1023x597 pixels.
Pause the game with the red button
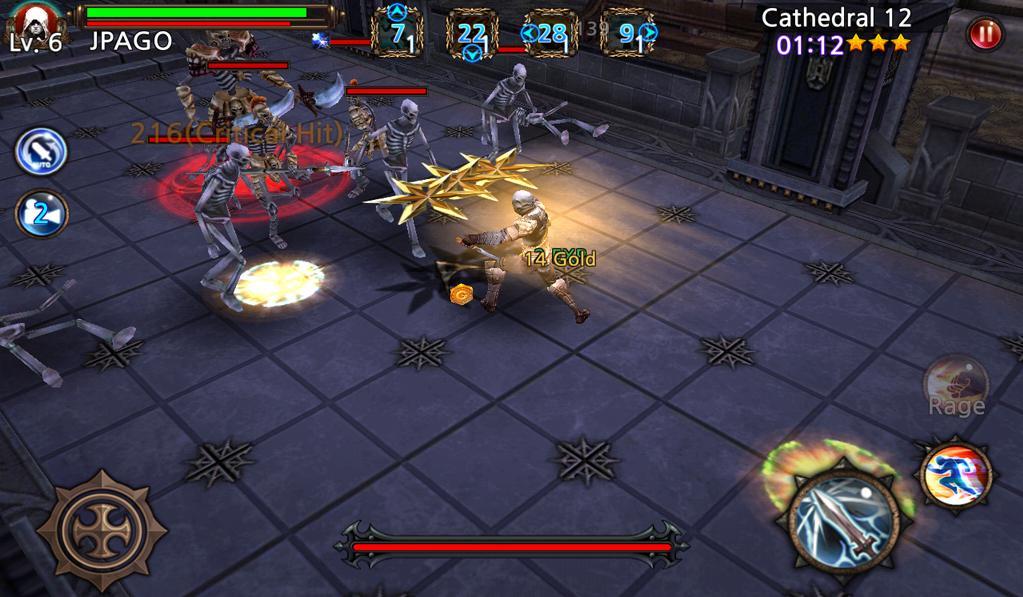[984, 34]
